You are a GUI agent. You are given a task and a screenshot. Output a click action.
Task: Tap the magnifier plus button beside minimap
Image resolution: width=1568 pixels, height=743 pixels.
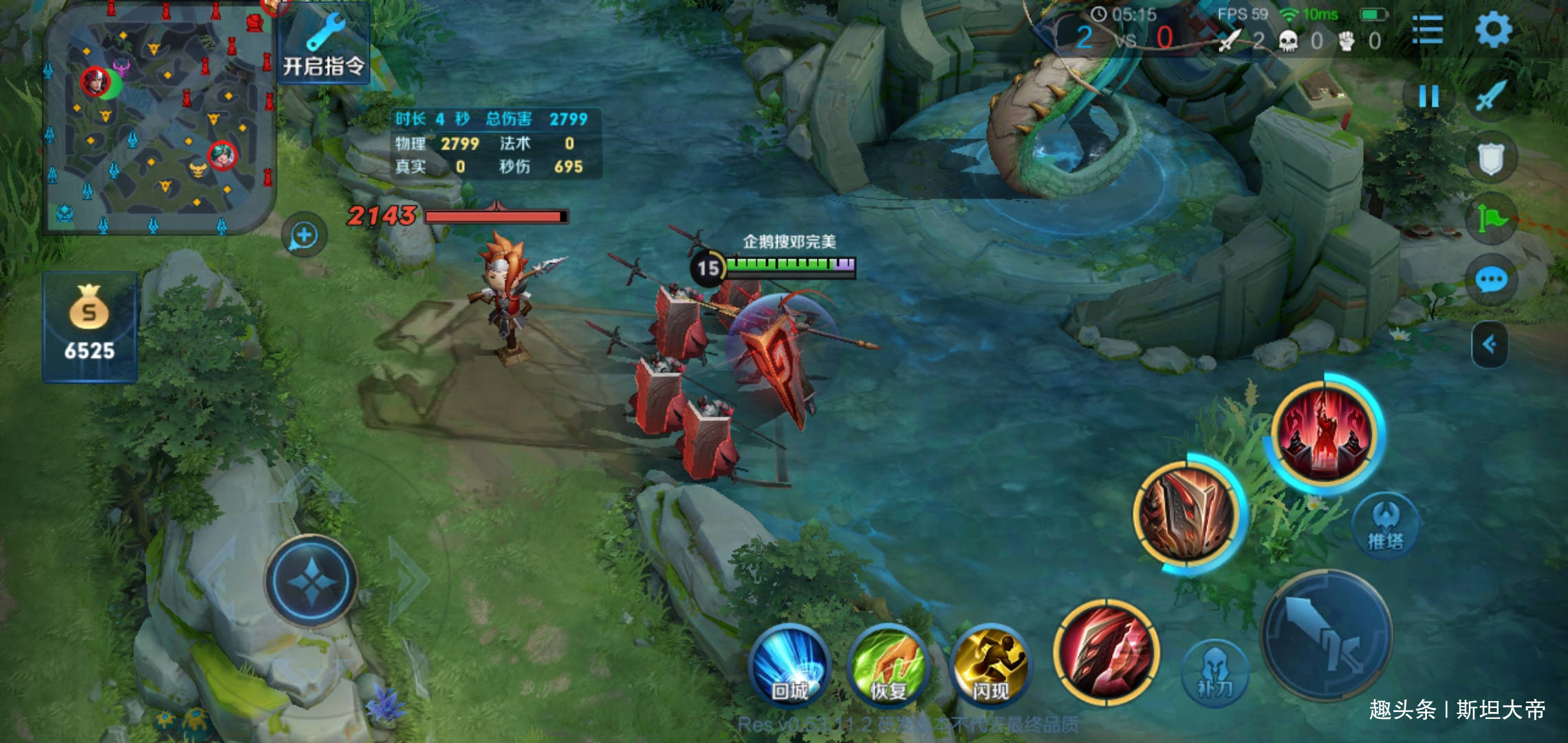[304, 236]
